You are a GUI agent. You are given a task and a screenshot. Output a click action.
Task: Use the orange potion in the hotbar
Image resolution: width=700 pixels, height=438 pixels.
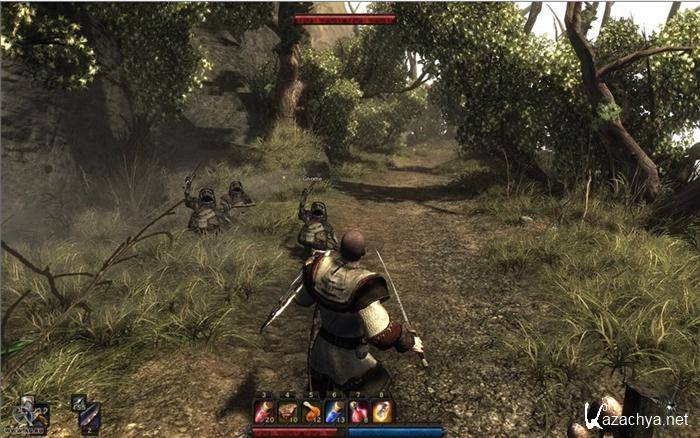coord(312,411)
